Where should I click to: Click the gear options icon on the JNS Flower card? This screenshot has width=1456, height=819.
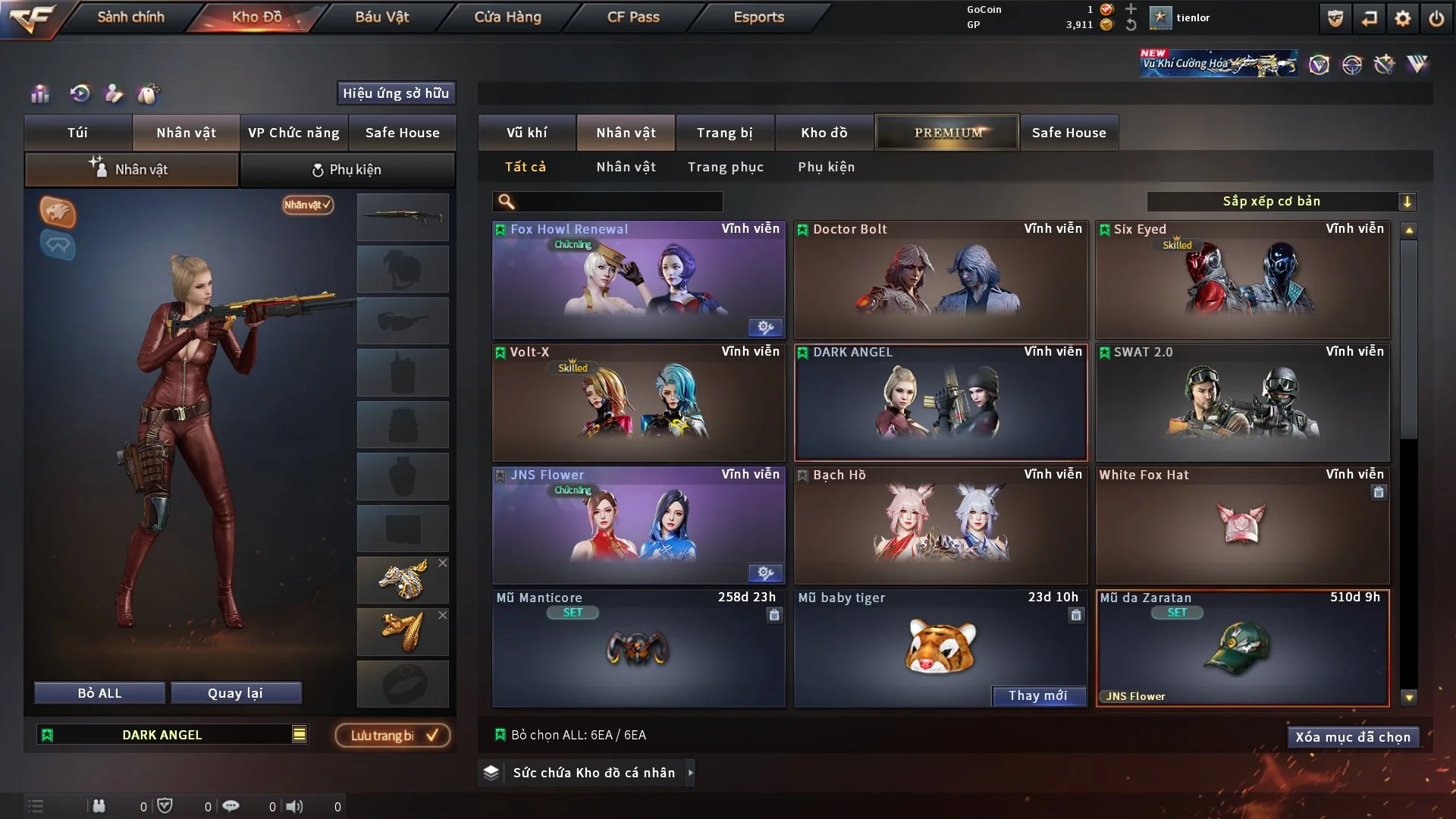click(x=765, y=574)
